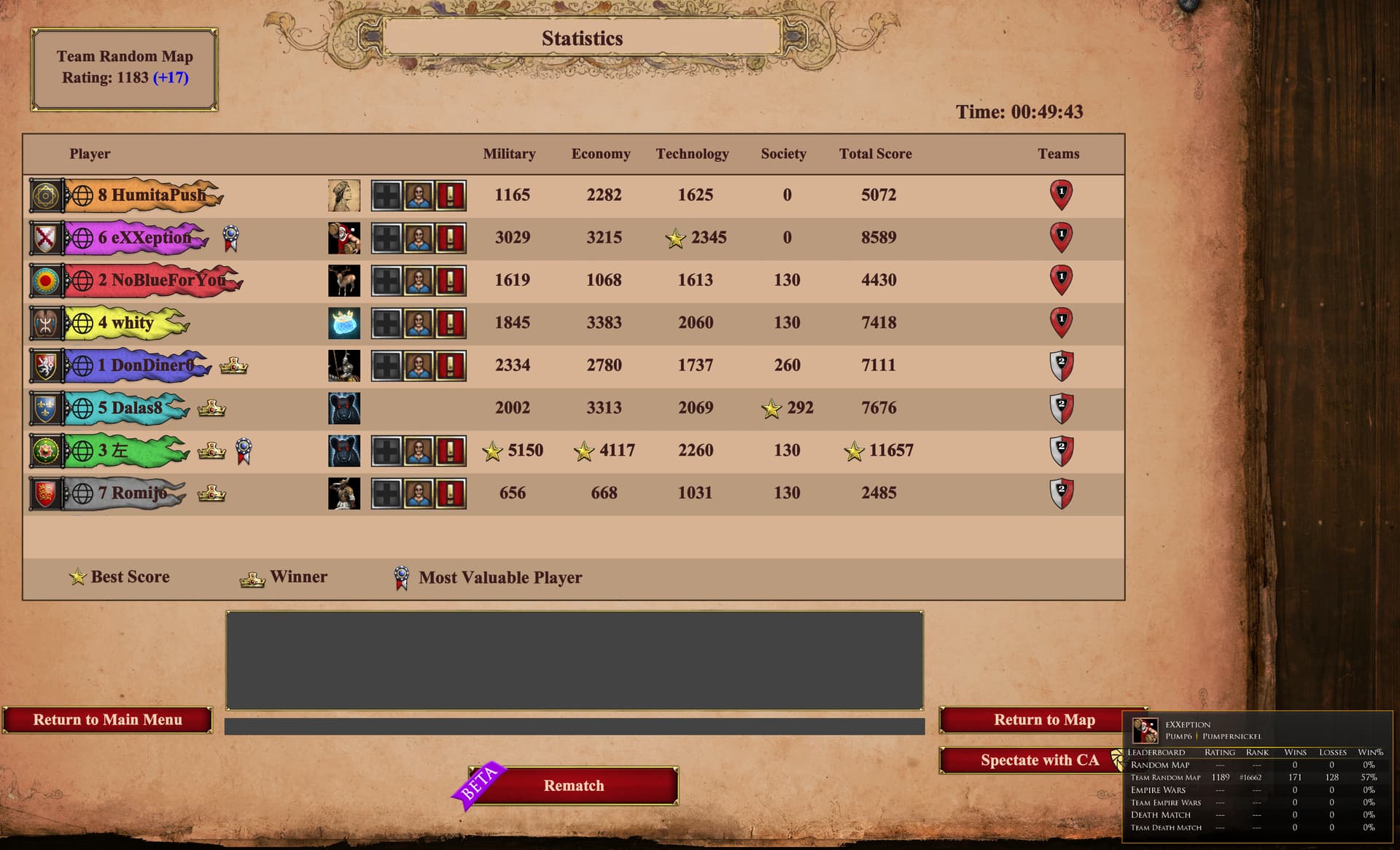Add whity as friend via plus icon

(386, 323)
